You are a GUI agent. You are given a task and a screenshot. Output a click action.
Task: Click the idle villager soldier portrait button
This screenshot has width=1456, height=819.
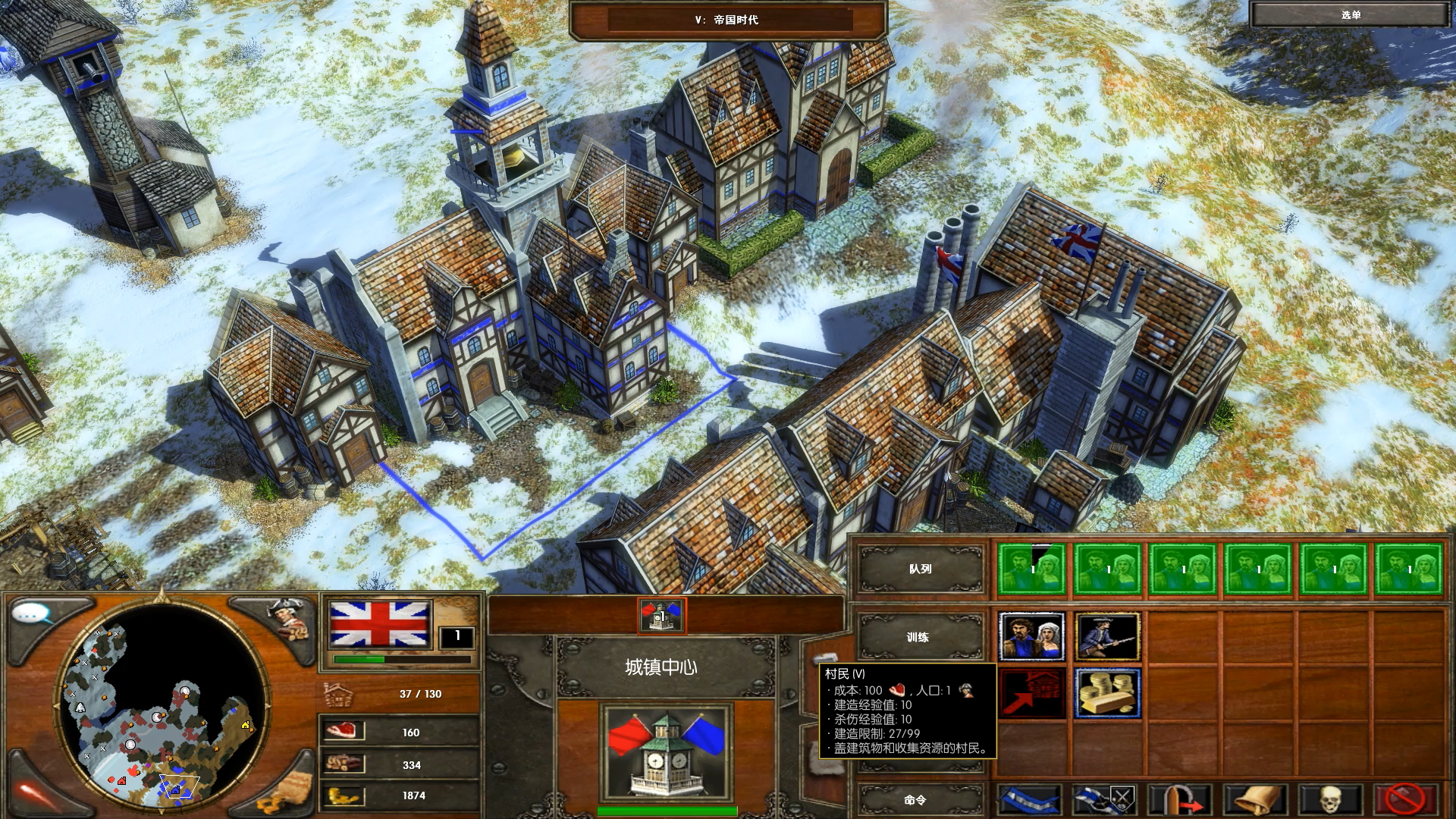[x=288, y=617]
